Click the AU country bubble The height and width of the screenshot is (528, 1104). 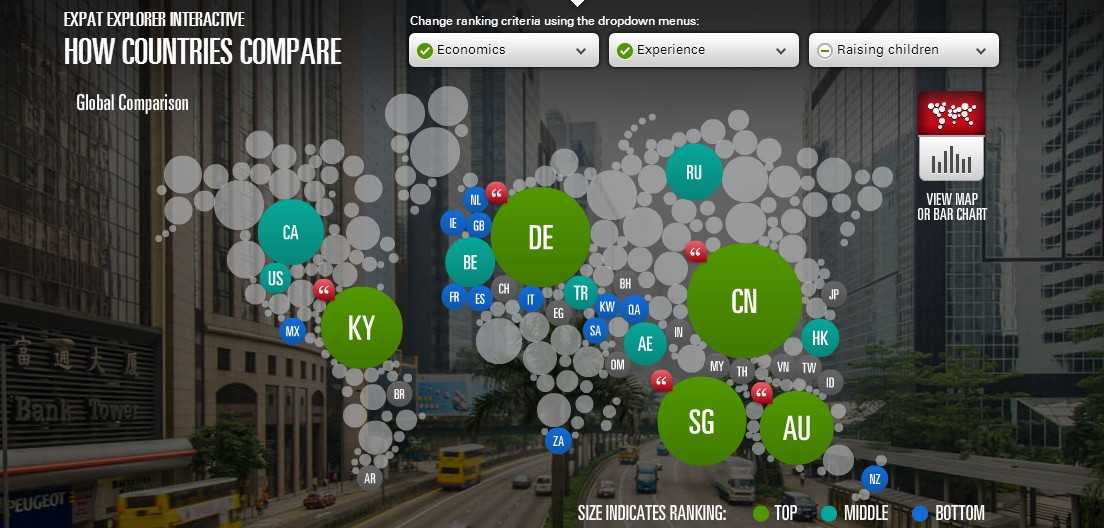tap(796, 428)
